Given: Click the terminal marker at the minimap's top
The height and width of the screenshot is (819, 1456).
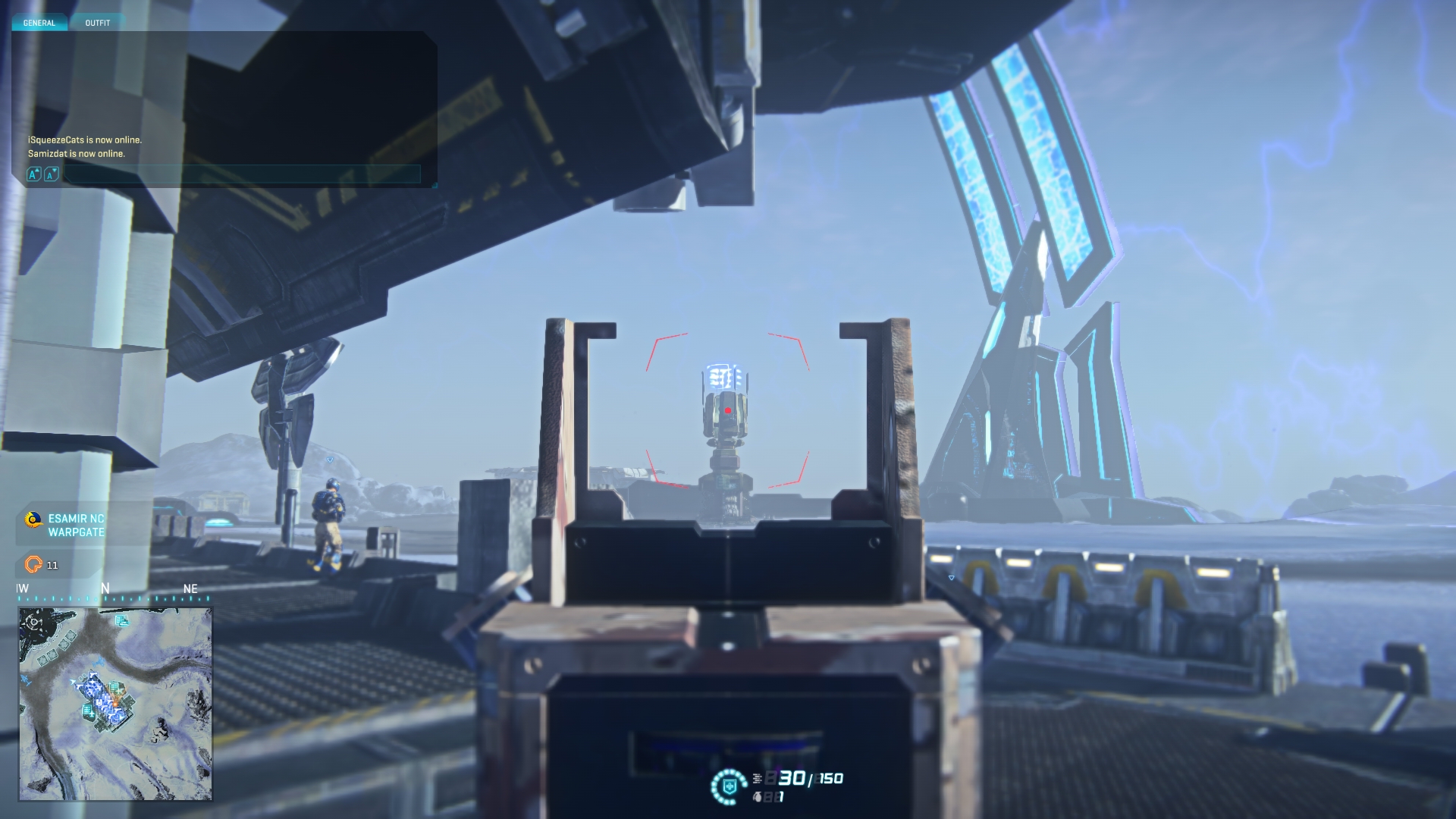Looking at the screenshot, I should tap(121, 621).
